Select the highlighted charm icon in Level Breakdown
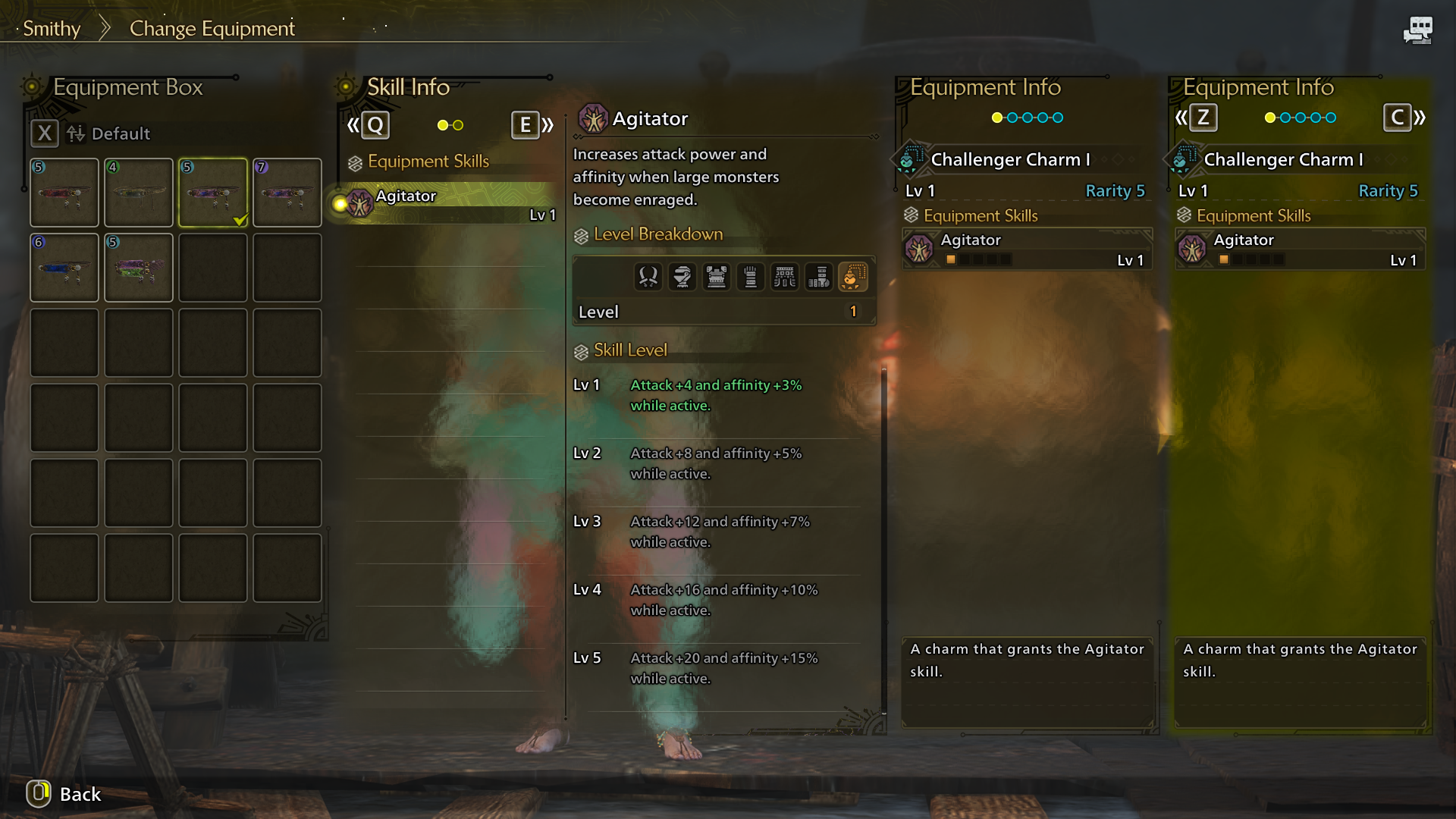 tap(853, 277)
